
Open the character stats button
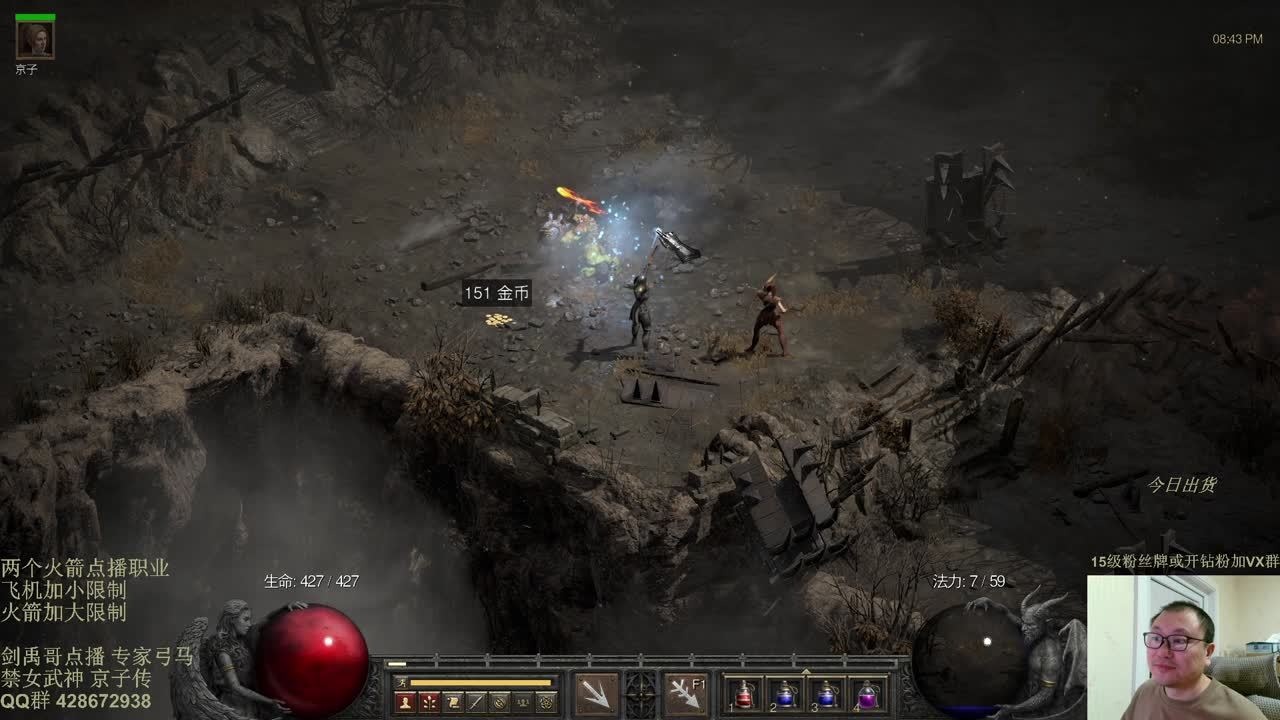click(405, 702)
